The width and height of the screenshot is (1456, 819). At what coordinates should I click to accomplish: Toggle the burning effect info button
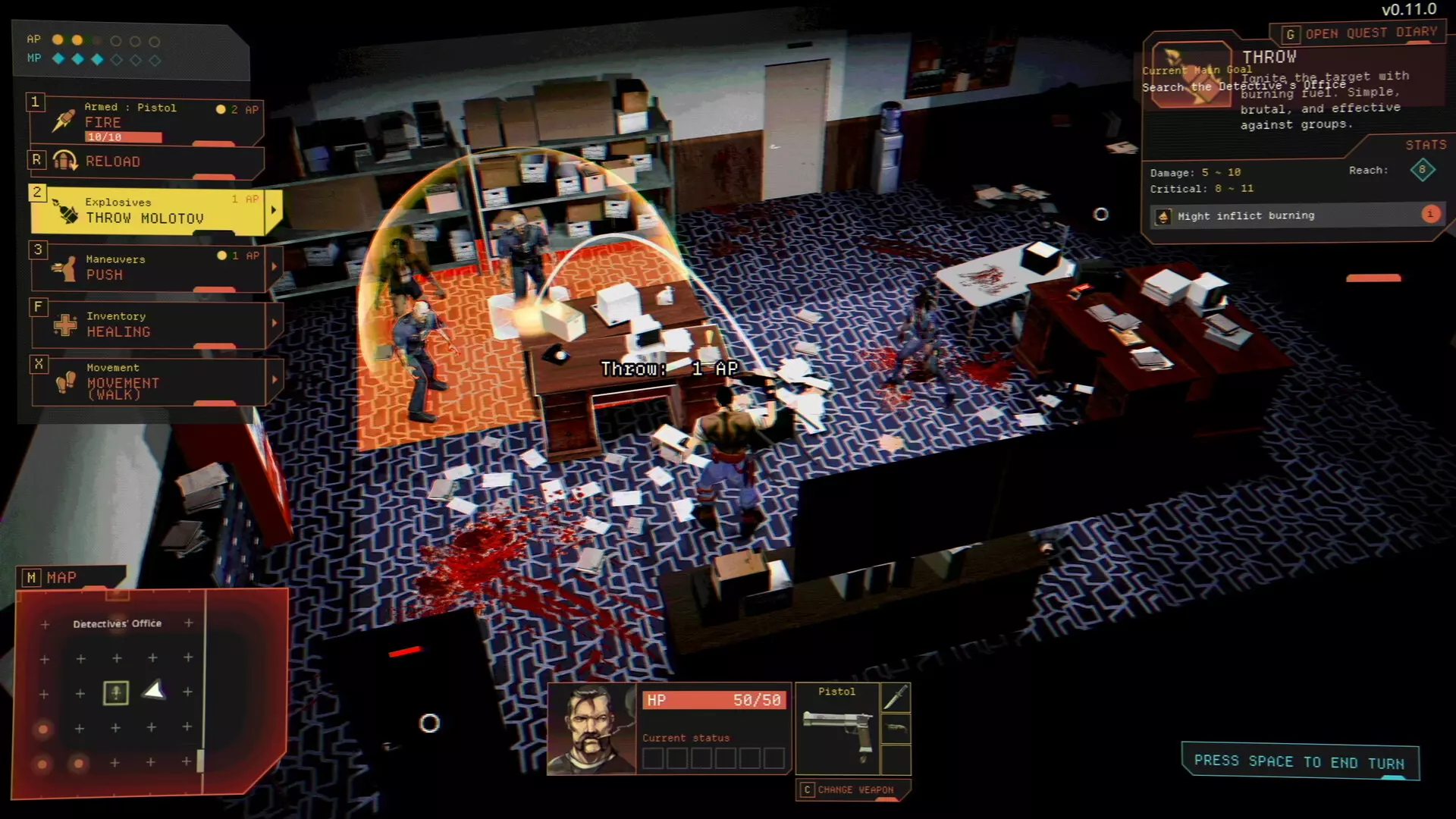[1430, 215]
